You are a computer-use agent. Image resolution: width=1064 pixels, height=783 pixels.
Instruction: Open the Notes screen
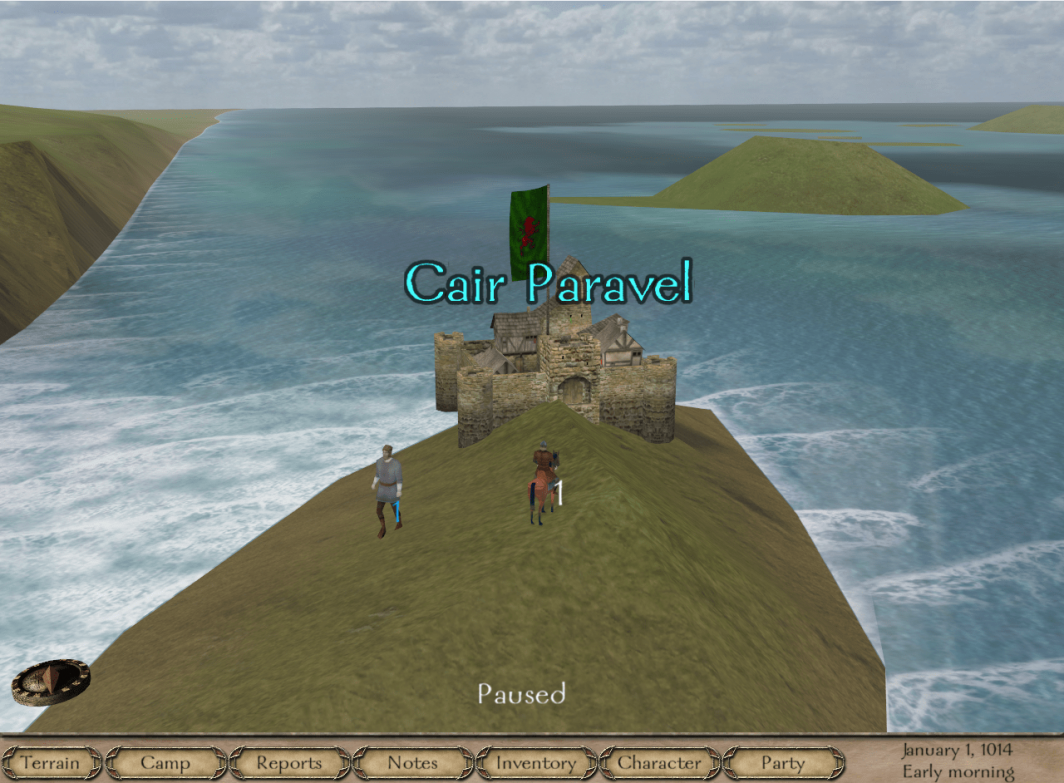pos(412,763)
